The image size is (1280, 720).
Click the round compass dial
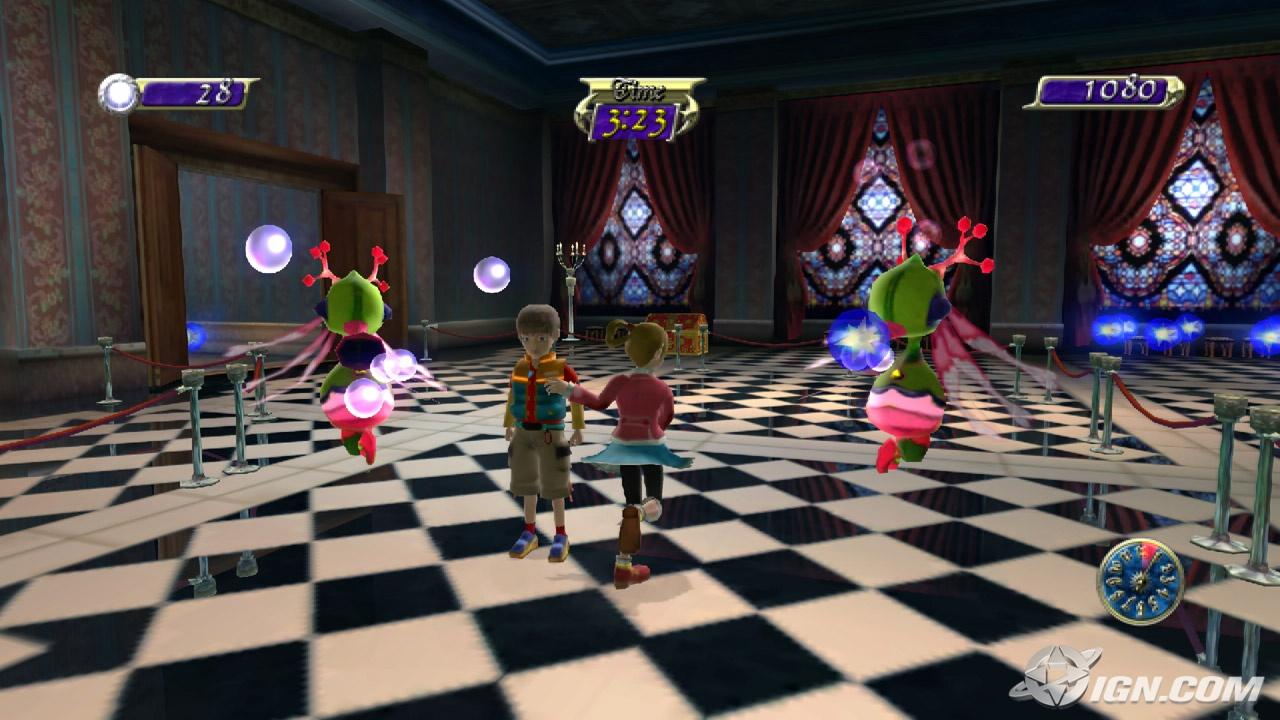1140,582
